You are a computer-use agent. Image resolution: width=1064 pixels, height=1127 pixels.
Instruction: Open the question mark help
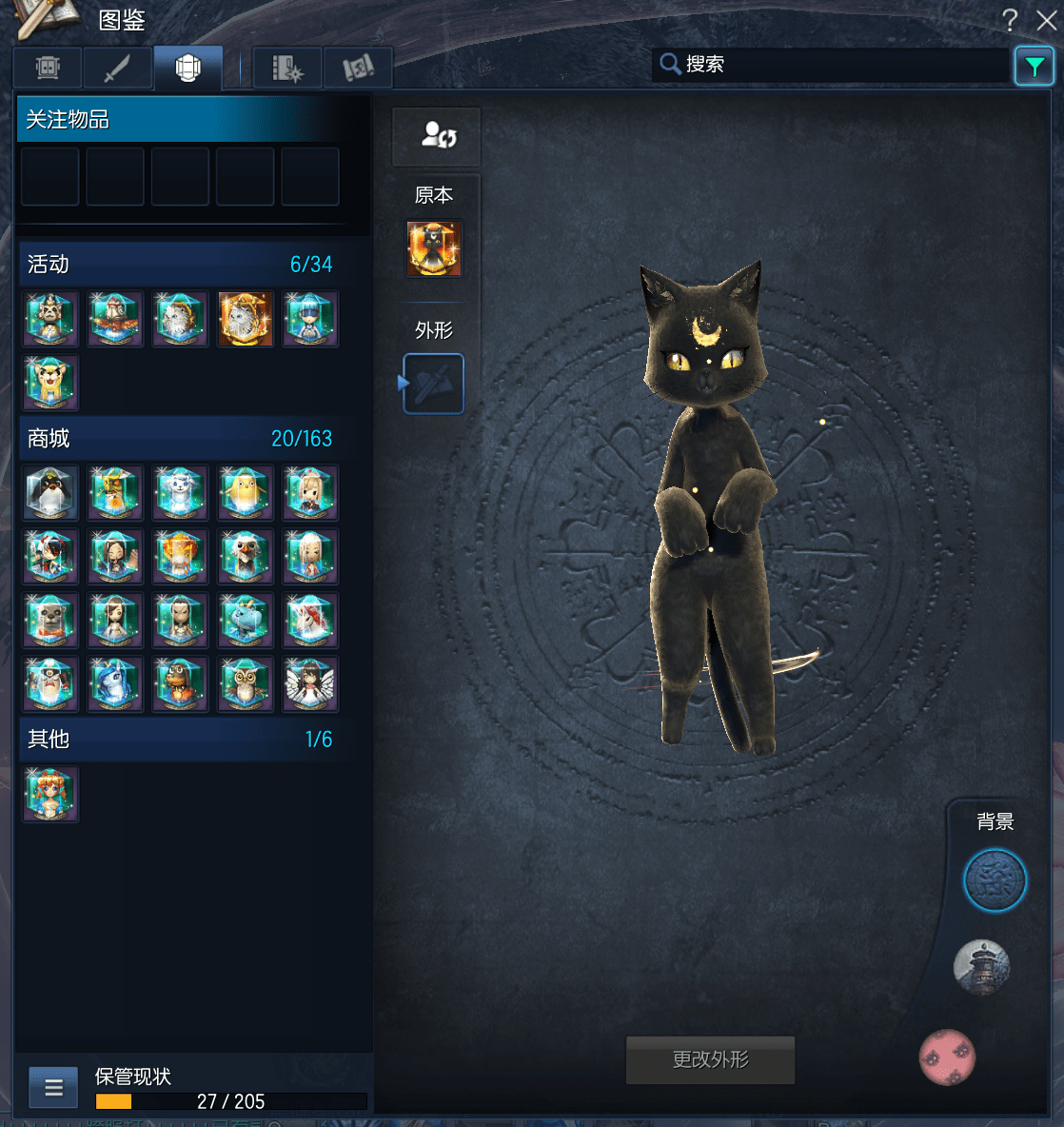(x=1010, y=20)
